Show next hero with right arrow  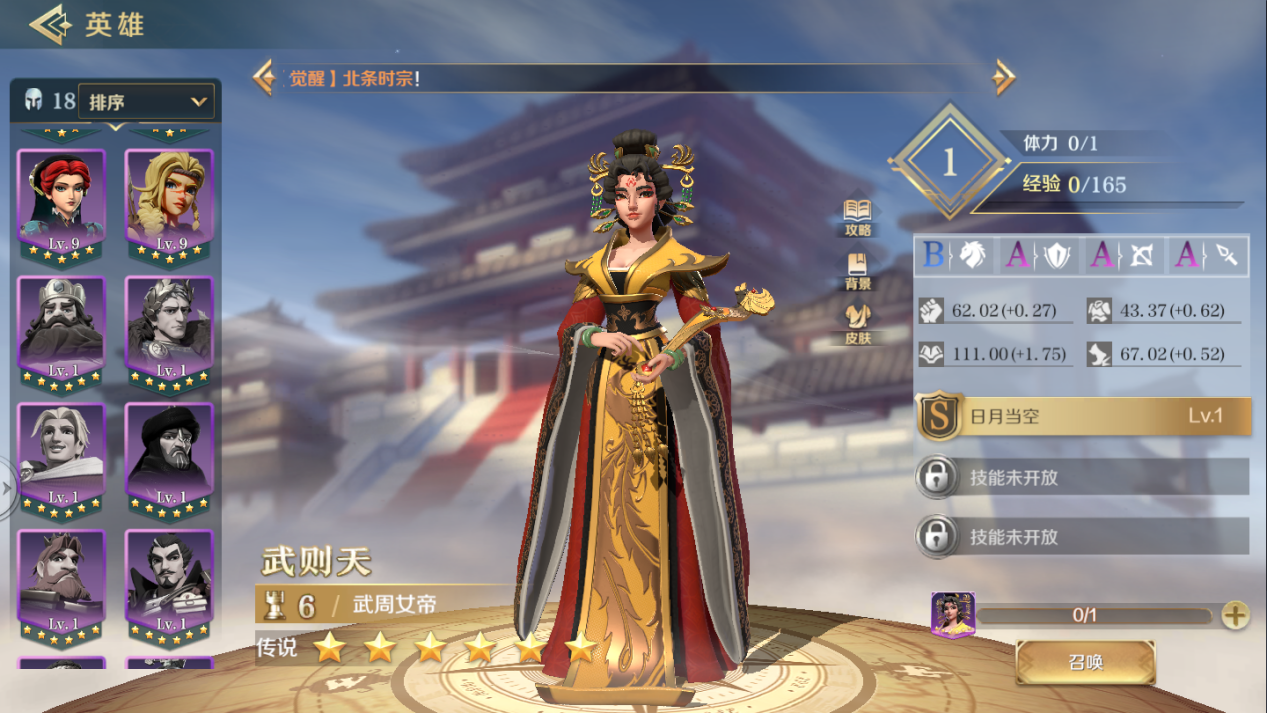[1004, 78]
